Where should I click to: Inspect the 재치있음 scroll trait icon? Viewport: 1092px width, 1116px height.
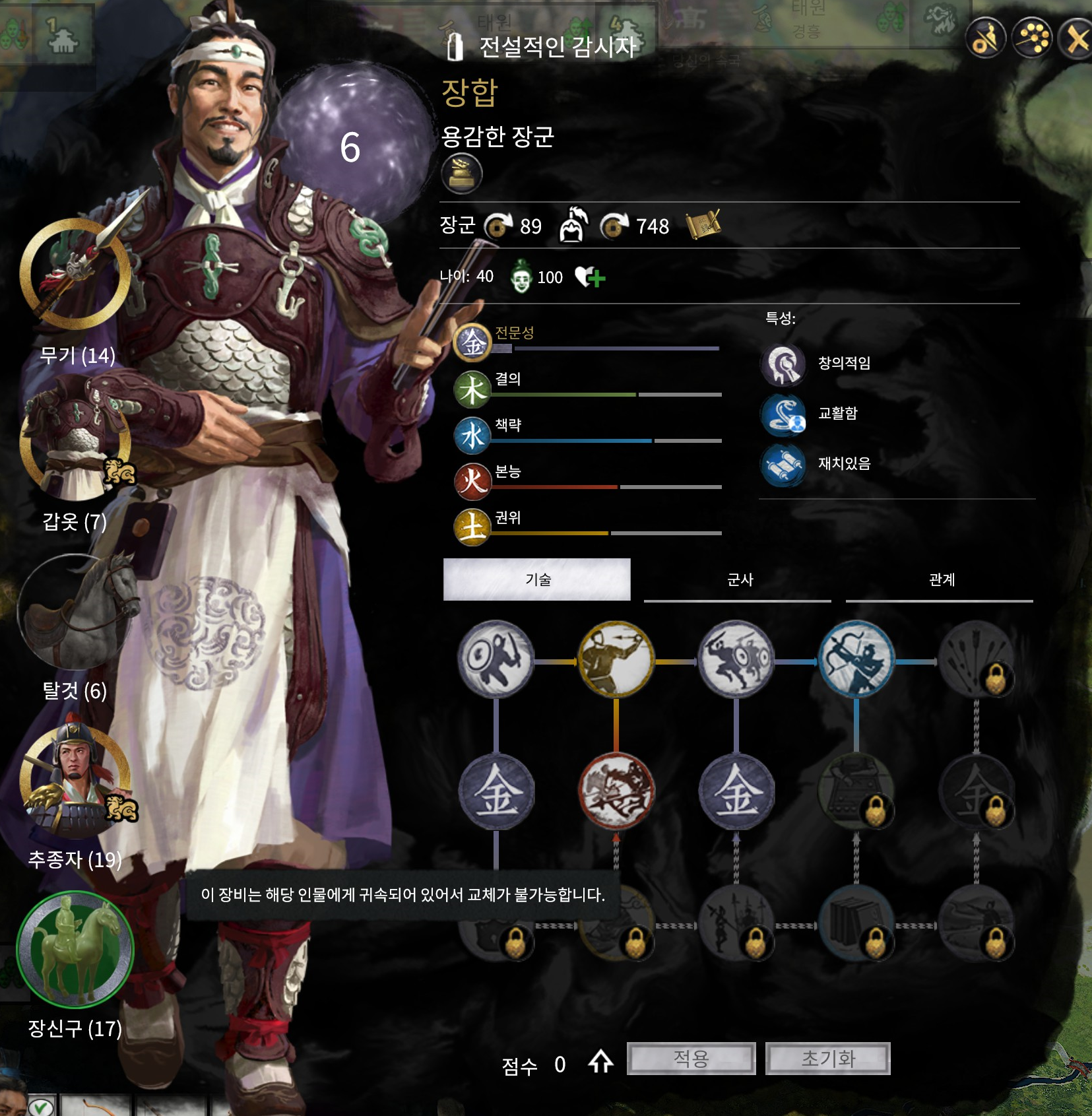pos(783,465)
